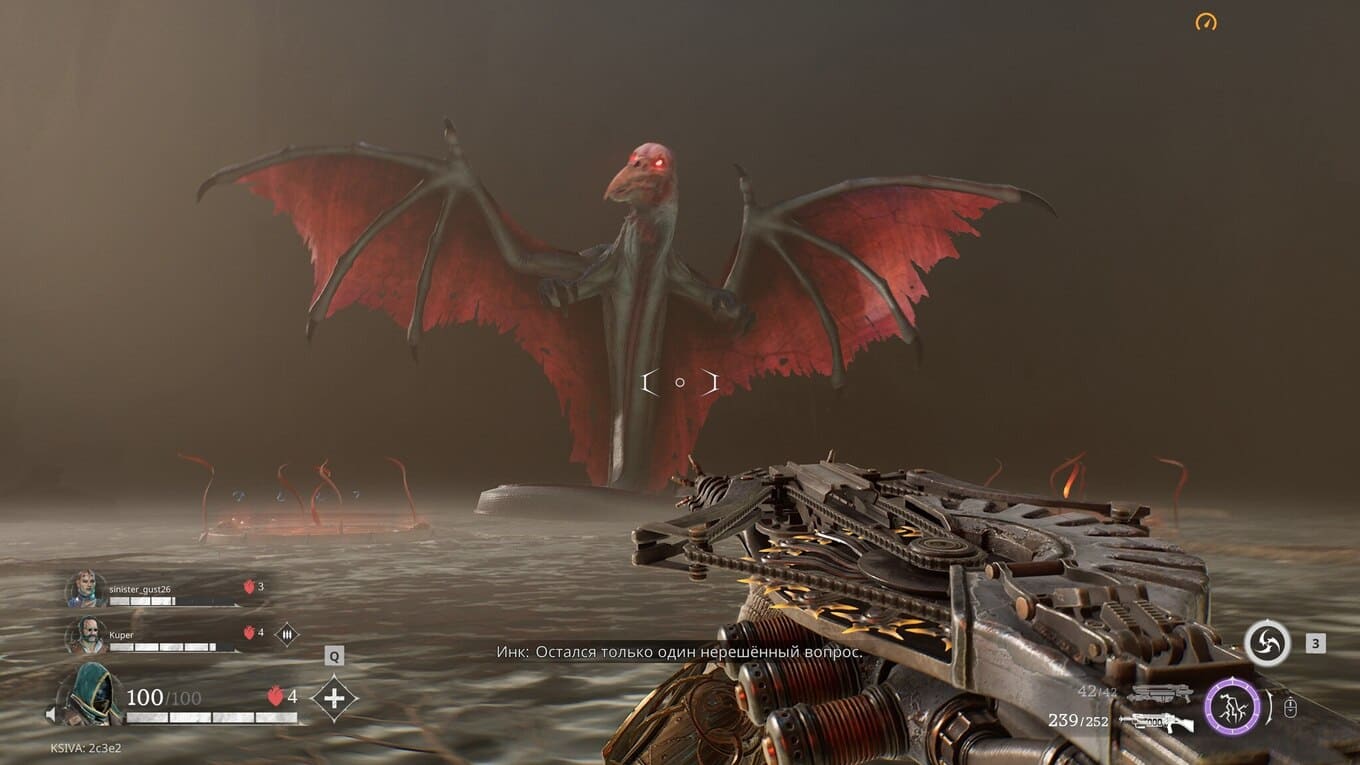The image size is (1360, 765).
Task: Select sinister_gust26's teammate portrait
Action: point(86,589)
